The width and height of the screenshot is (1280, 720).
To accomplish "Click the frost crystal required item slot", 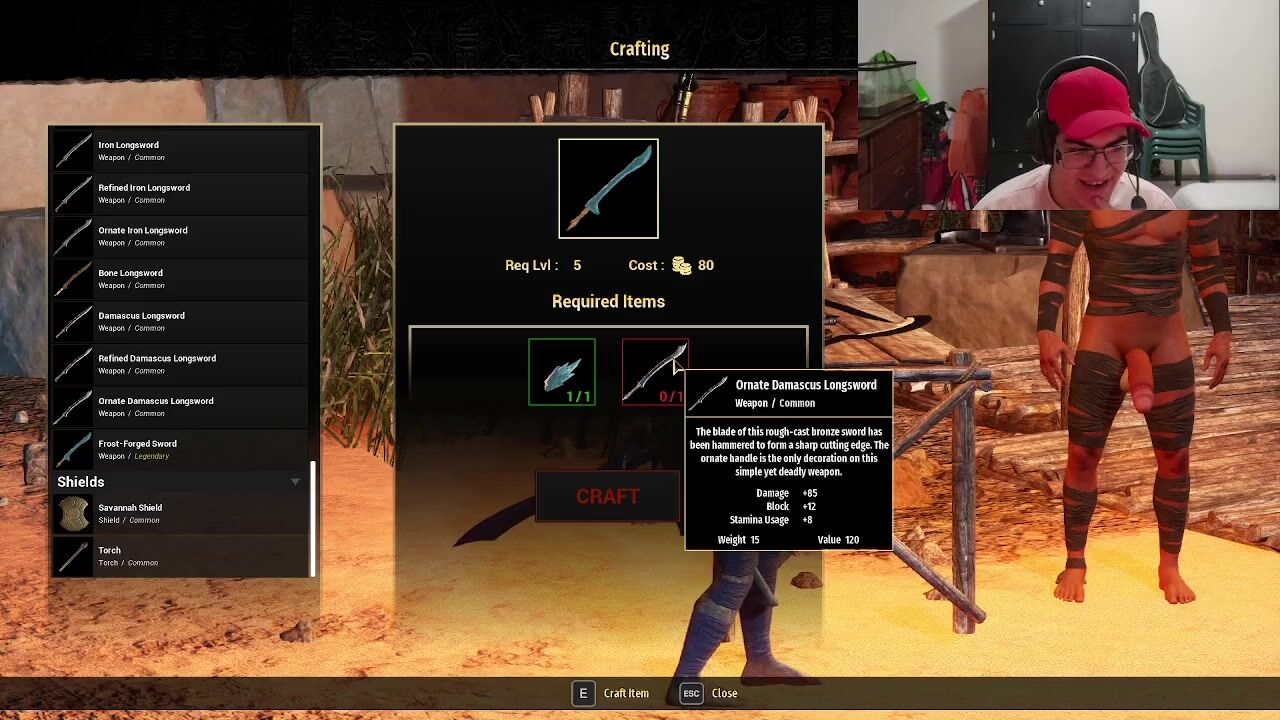I will pyautogui.click(x=562, y=372).
